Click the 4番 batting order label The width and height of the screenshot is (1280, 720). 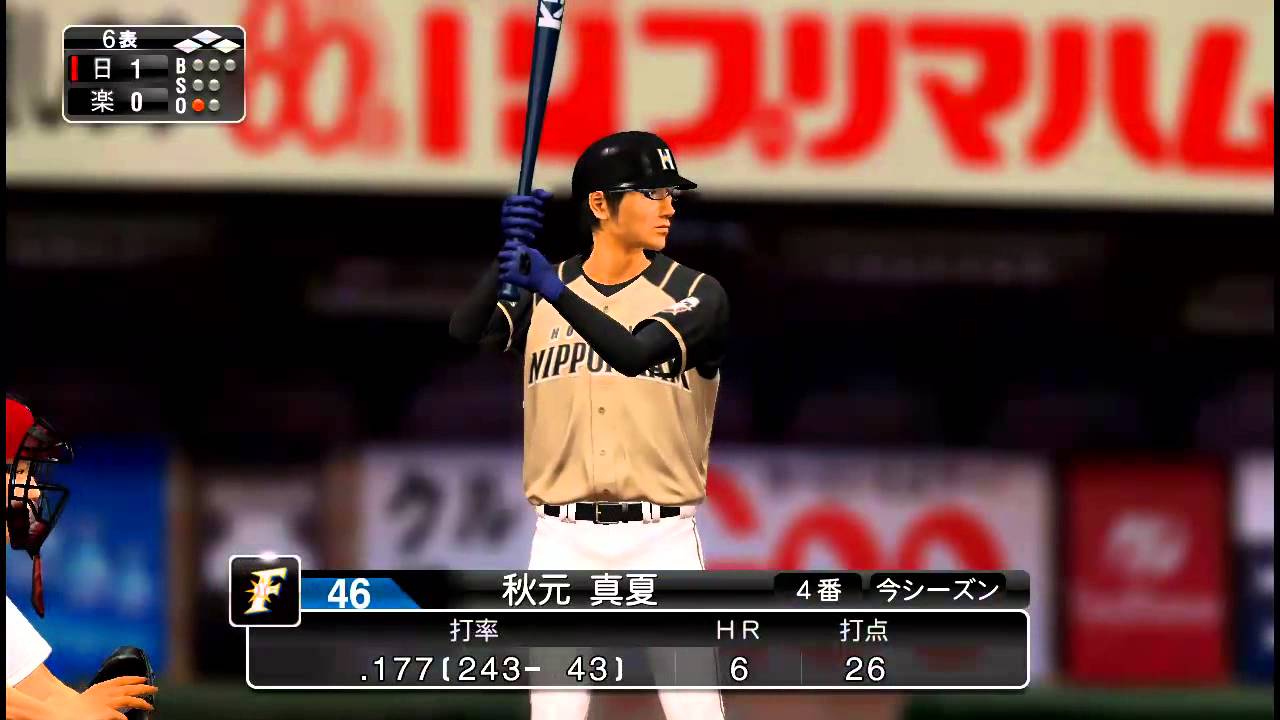tap(818, 590)
